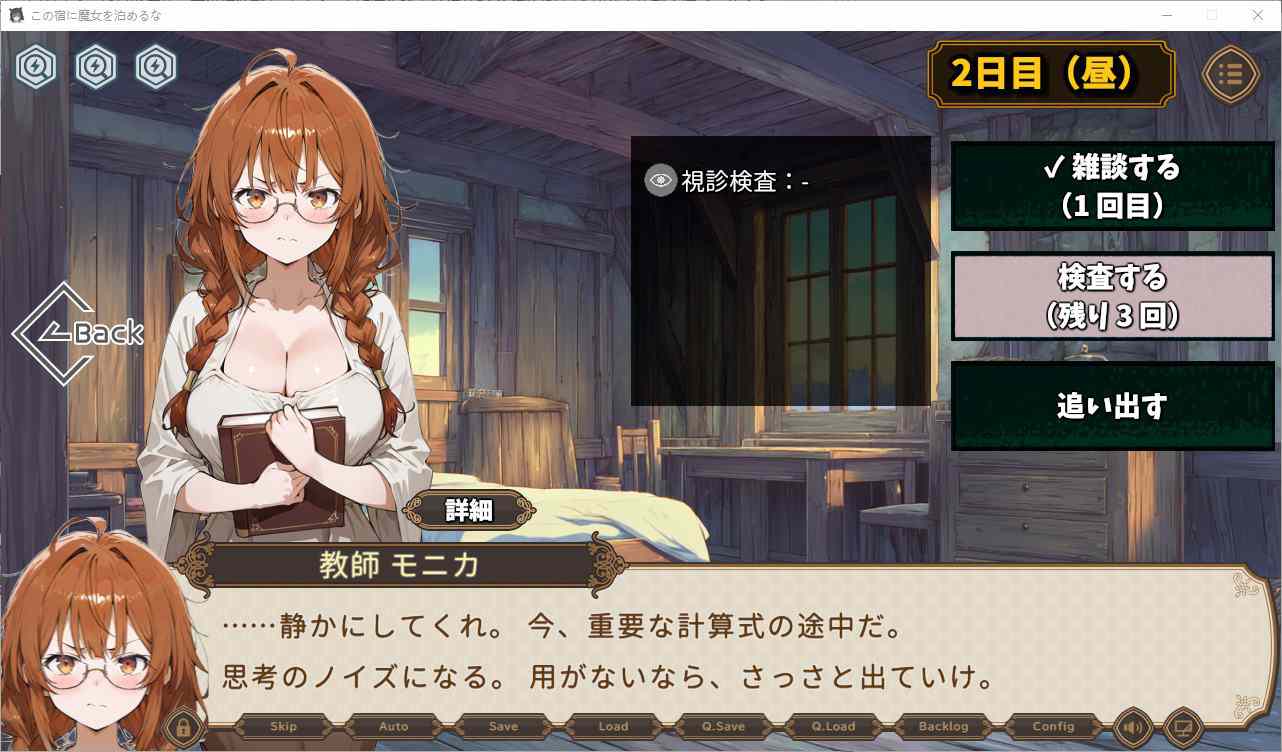Select the 検査する inspect option

[1111, 296]
